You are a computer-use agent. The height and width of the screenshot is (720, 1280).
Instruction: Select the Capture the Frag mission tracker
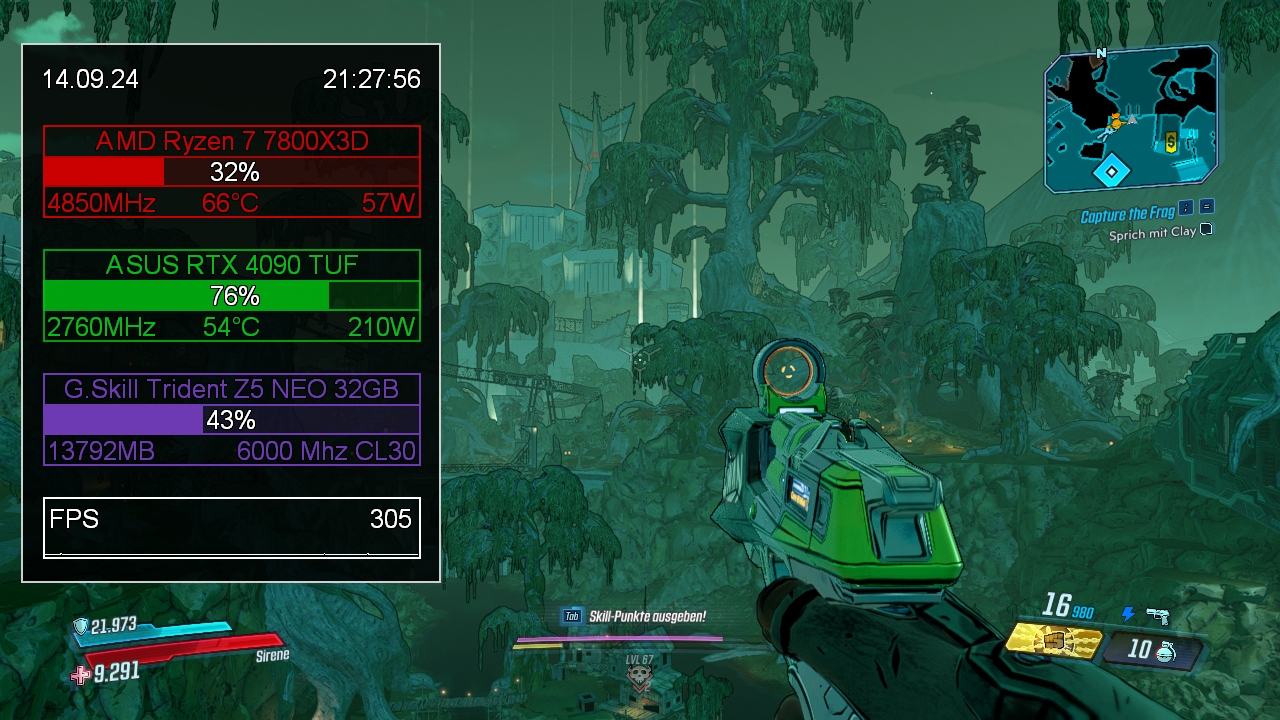click(x=1128, y=215)
